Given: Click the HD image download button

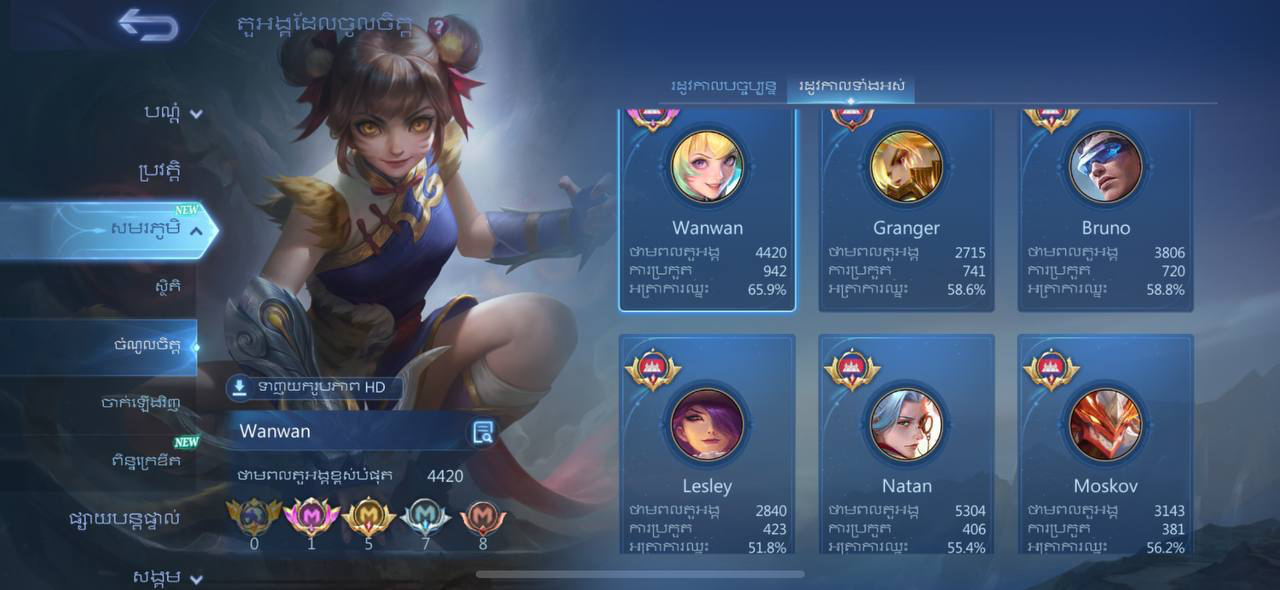Looking at the screenshot, I should [315, 387].
